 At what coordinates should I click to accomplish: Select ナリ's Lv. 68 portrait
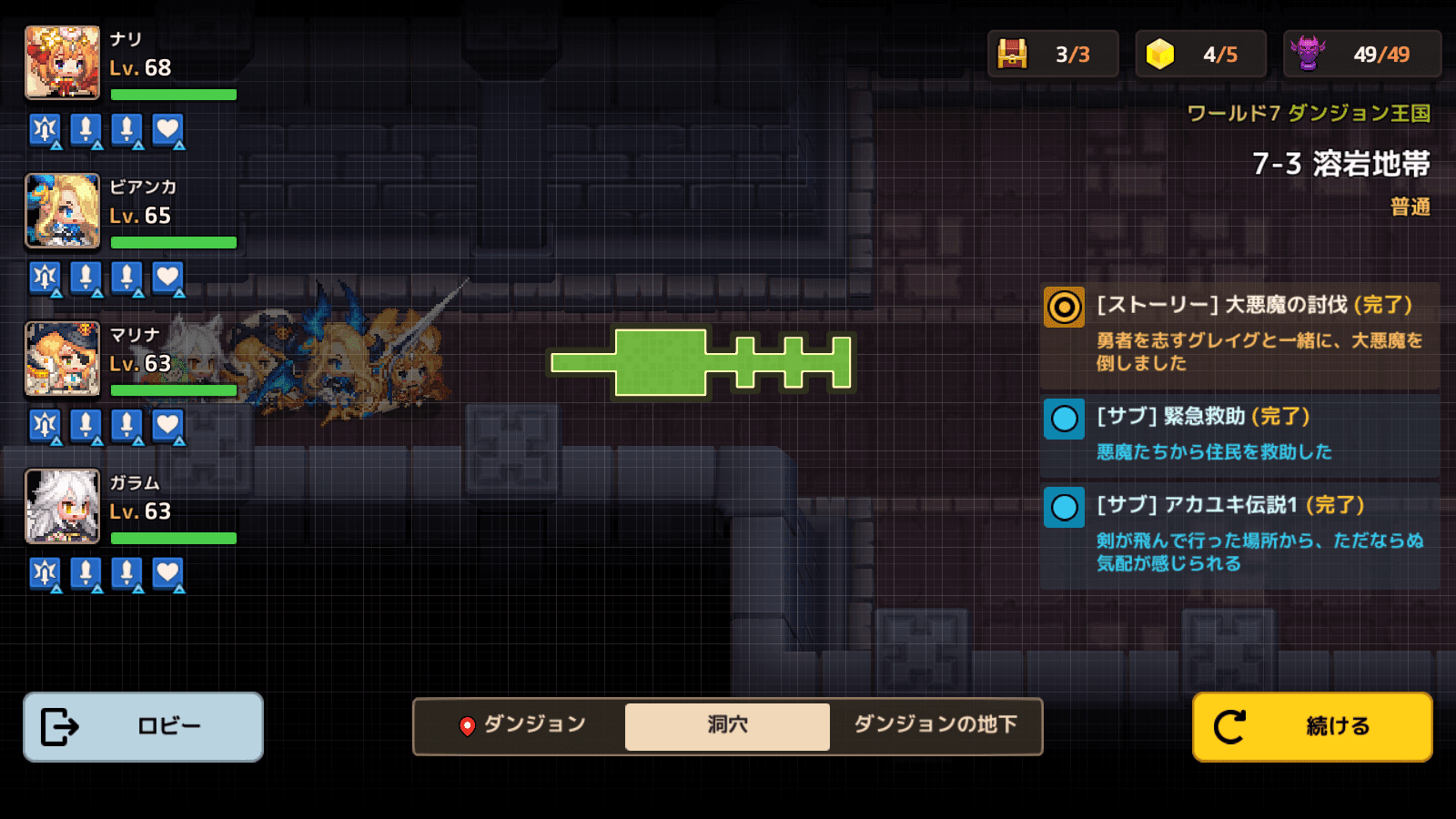(x=62, y=63)
